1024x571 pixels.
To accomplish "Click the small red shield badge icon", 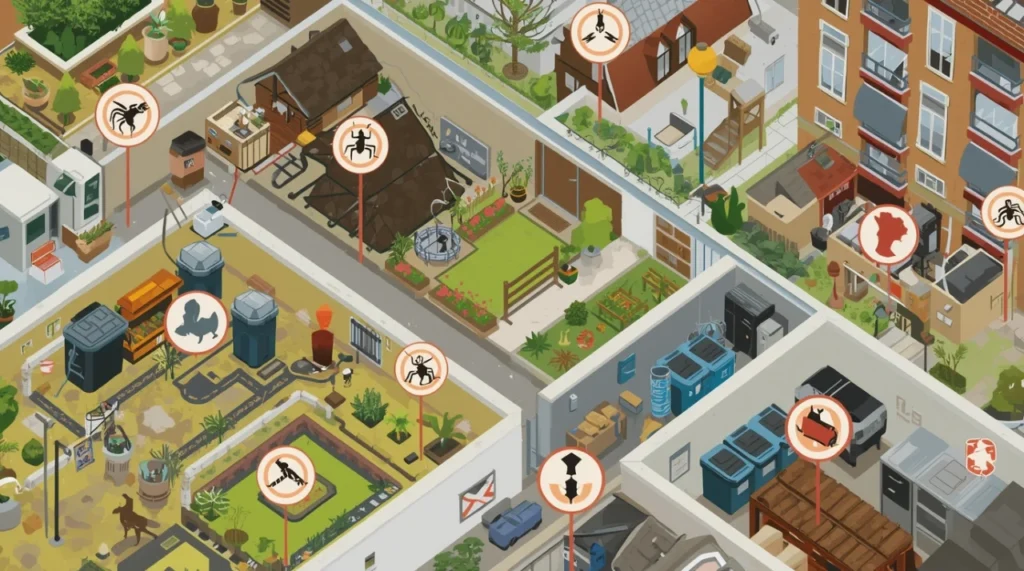I will pos(980,456).
